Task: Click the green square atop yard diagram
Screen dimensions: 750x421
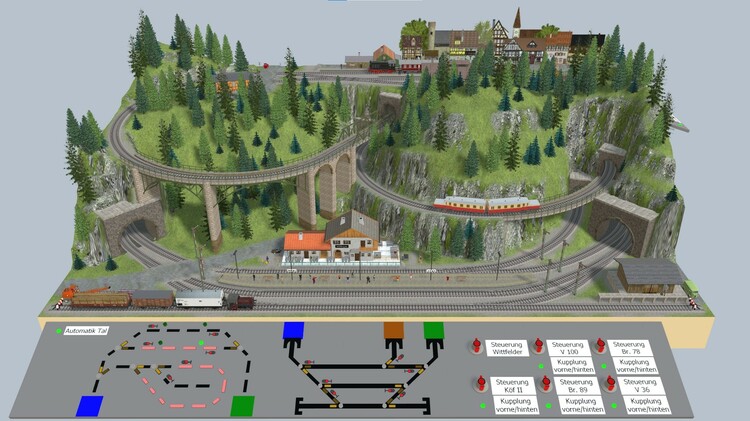Action: (x=433, y=331)
